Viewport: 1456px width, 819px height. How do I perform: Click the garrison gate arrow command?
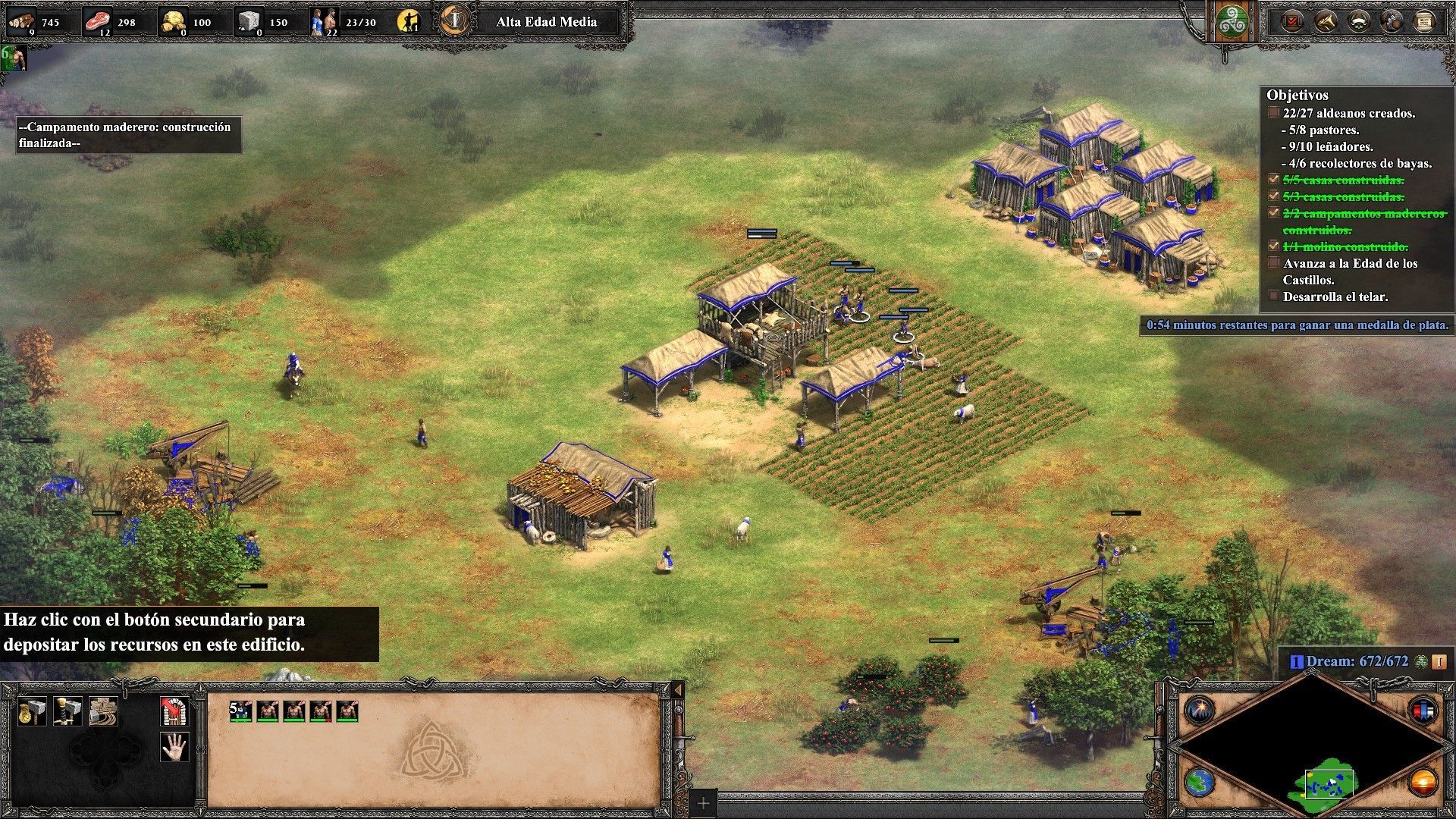pyautogui.click(x=174, y=711)
